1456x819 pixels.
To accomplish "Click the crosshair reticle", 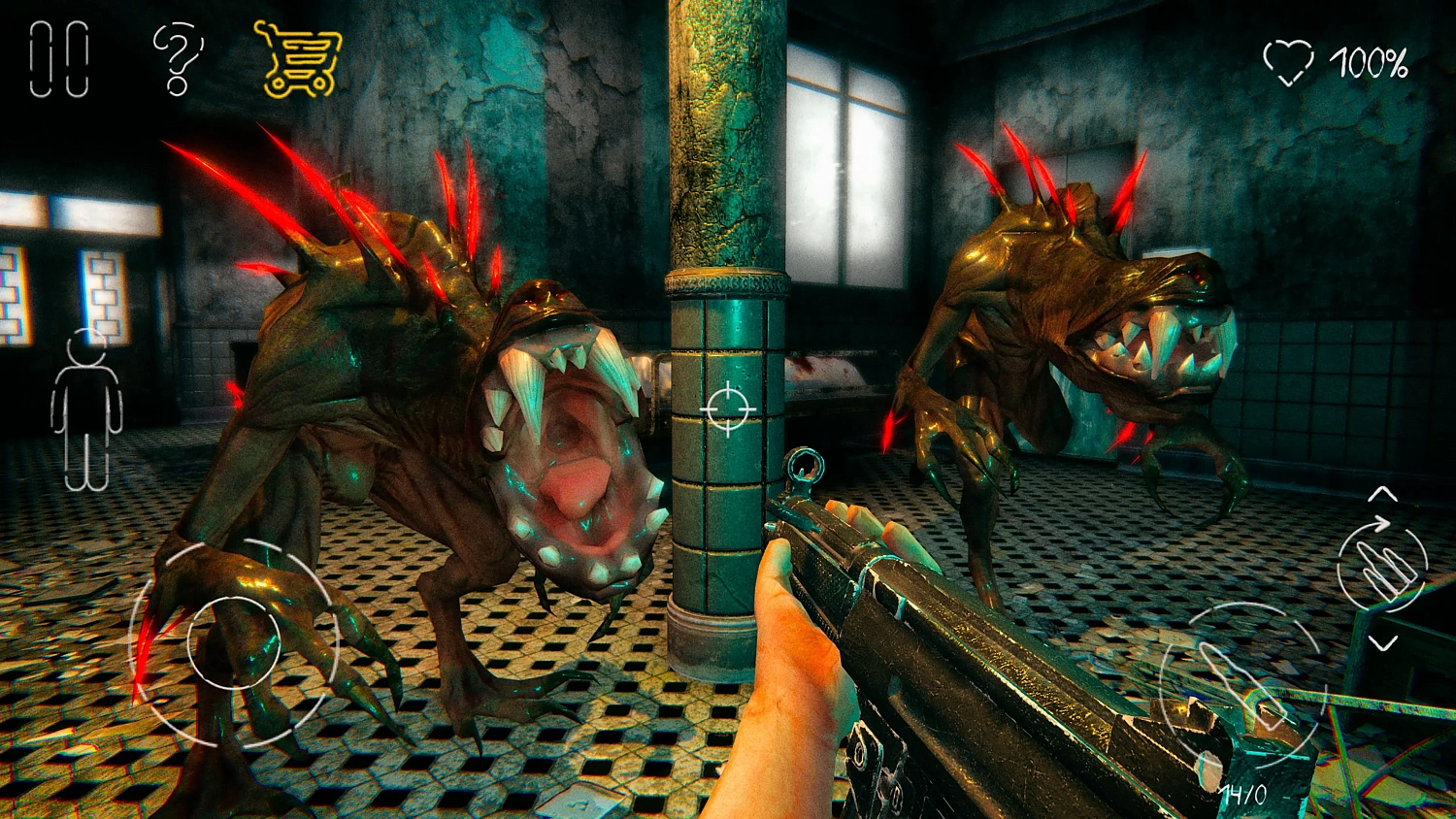I will click(727, 409).
